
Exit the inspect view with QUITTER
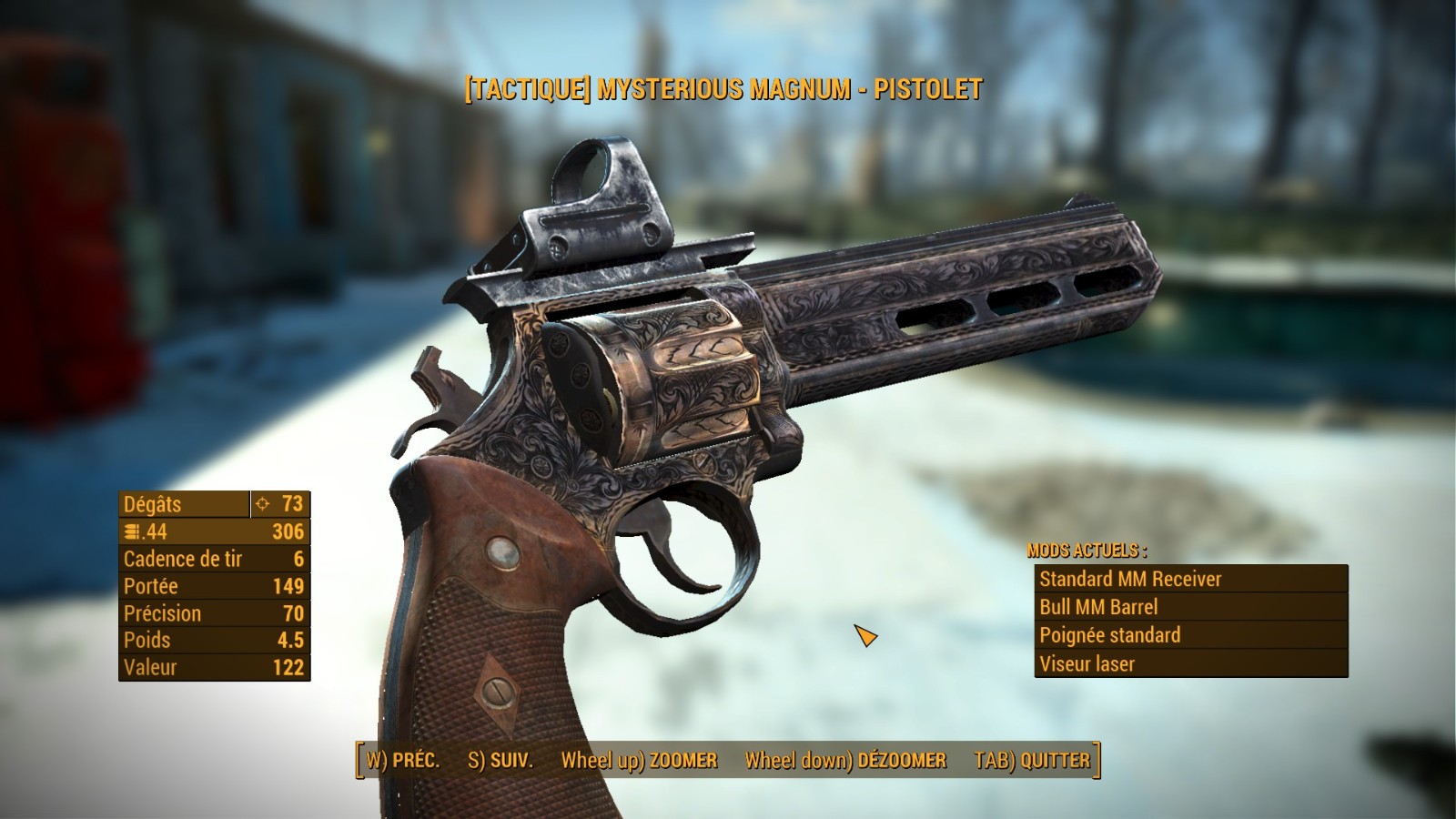(1032, 761)
